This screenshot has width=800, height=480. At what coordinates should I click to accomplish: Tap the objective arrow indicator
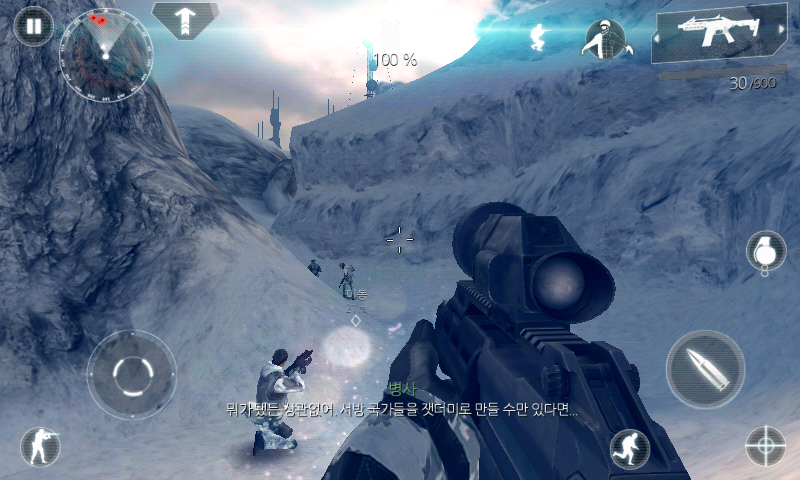pos(185,20)
